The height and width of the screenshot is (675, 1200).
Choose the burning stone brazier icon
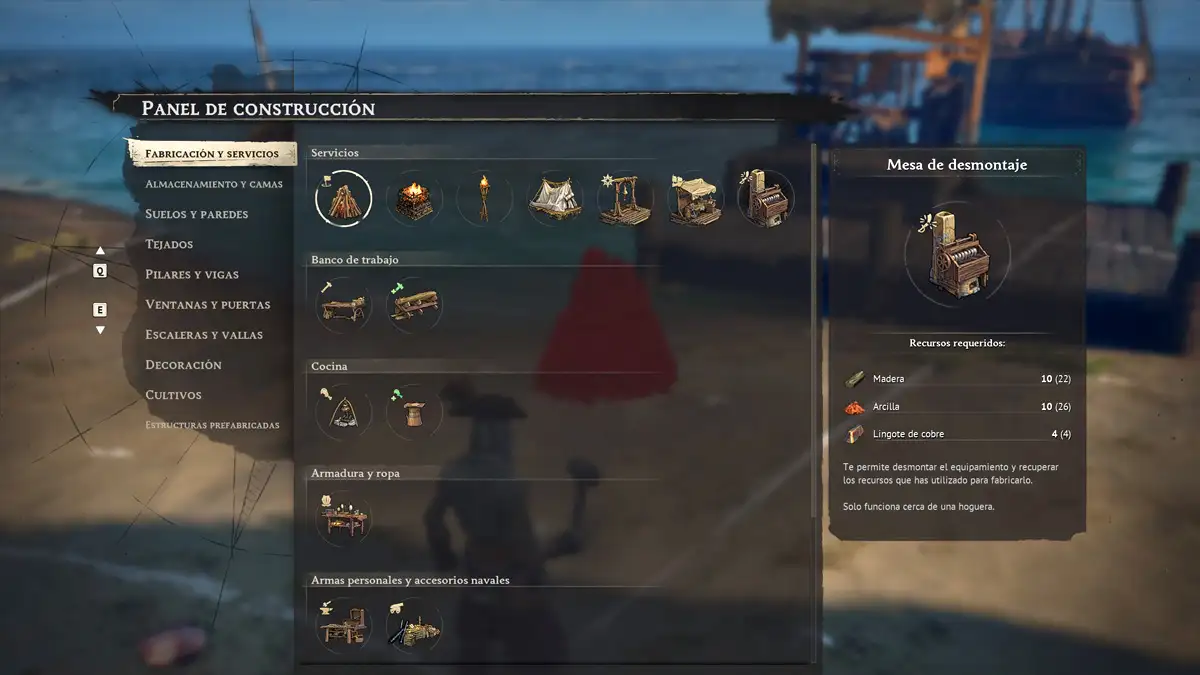click(414, 198)
